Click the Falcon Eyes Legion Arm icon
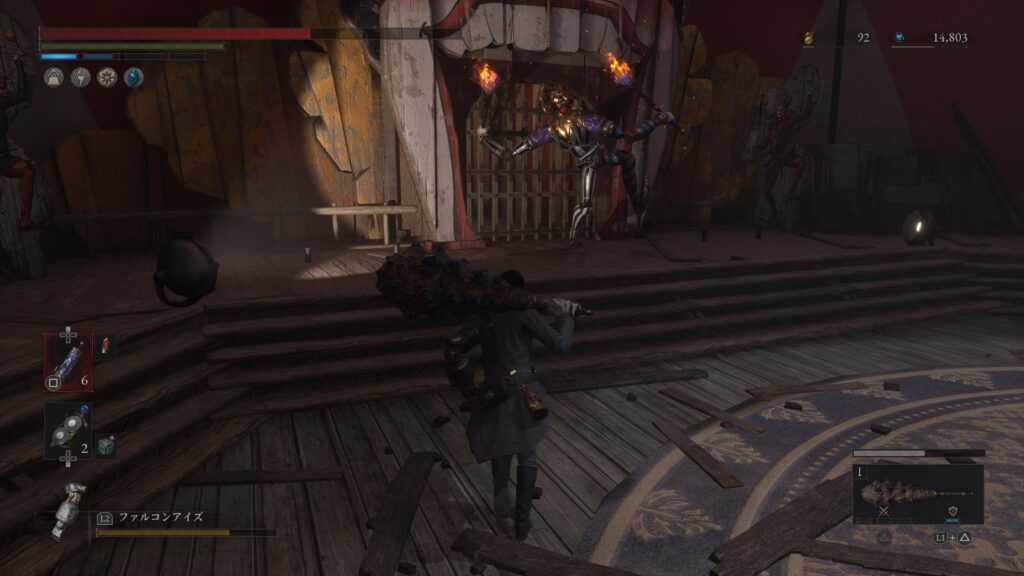Viewport: 1024px width, 576px height. [x=70, y=503]
